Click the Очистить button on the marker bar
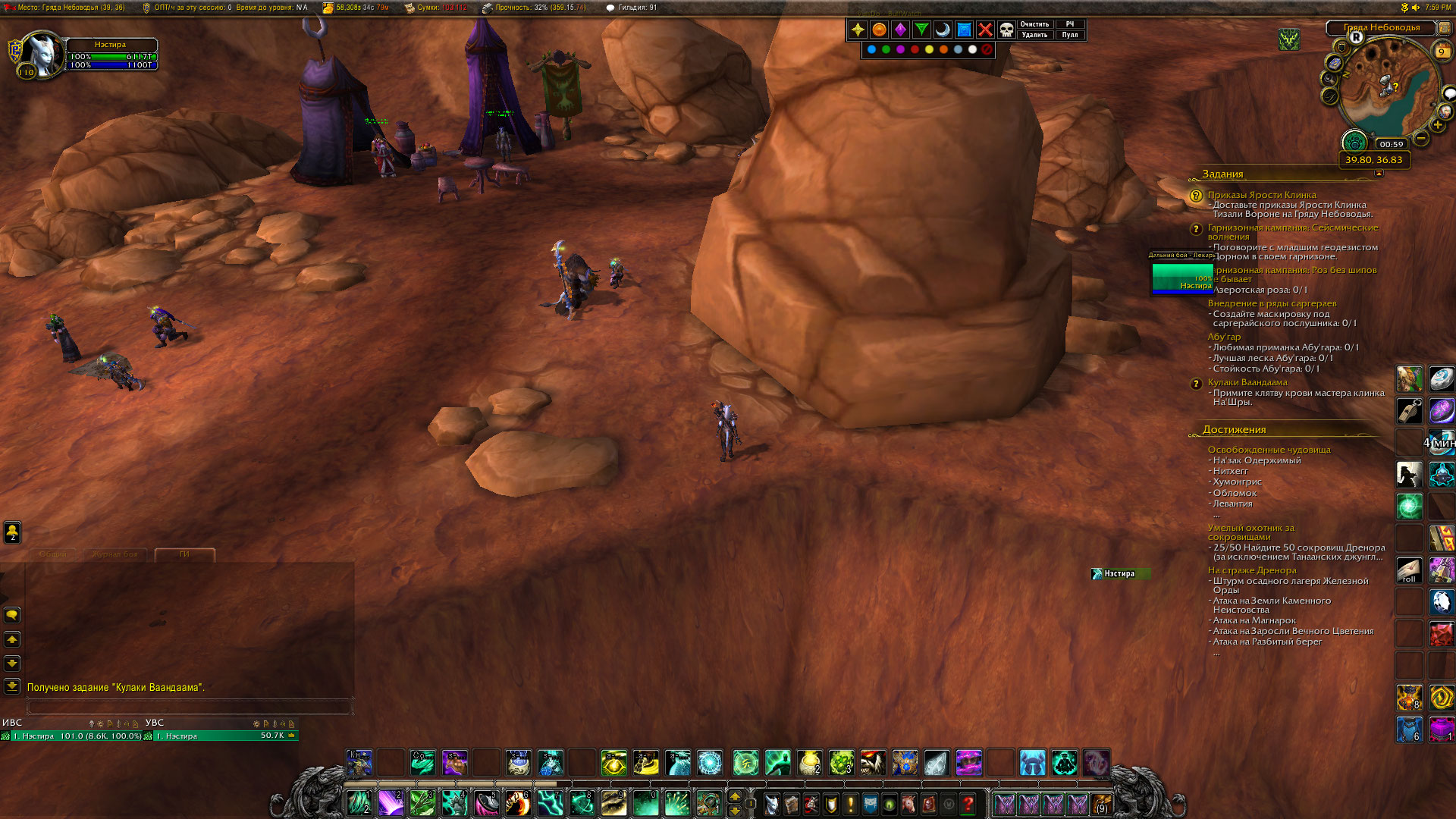 [x=1034, y=24]
